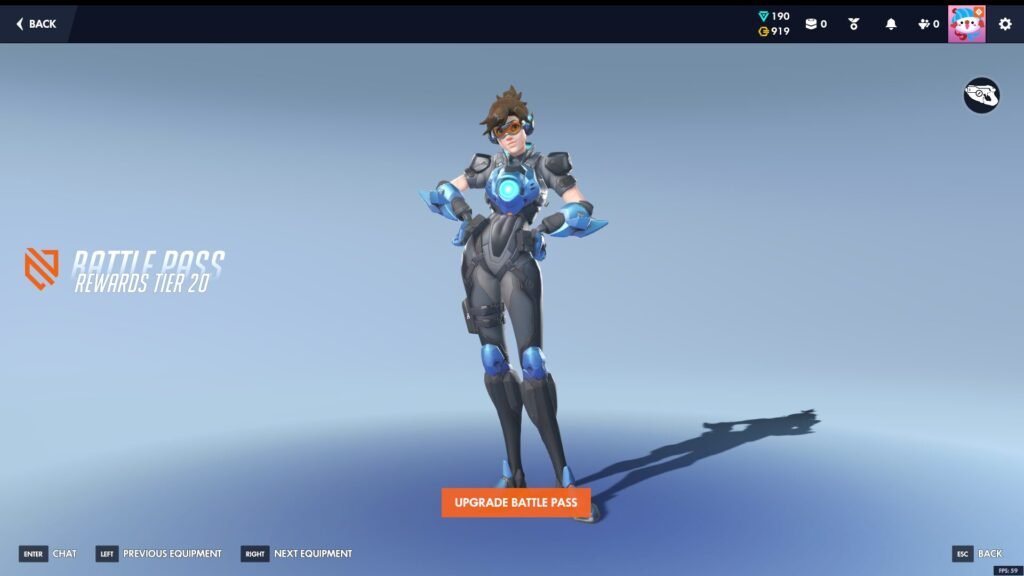
Task: Show notifications via the bell icon
Action: (x=891, y=24)
